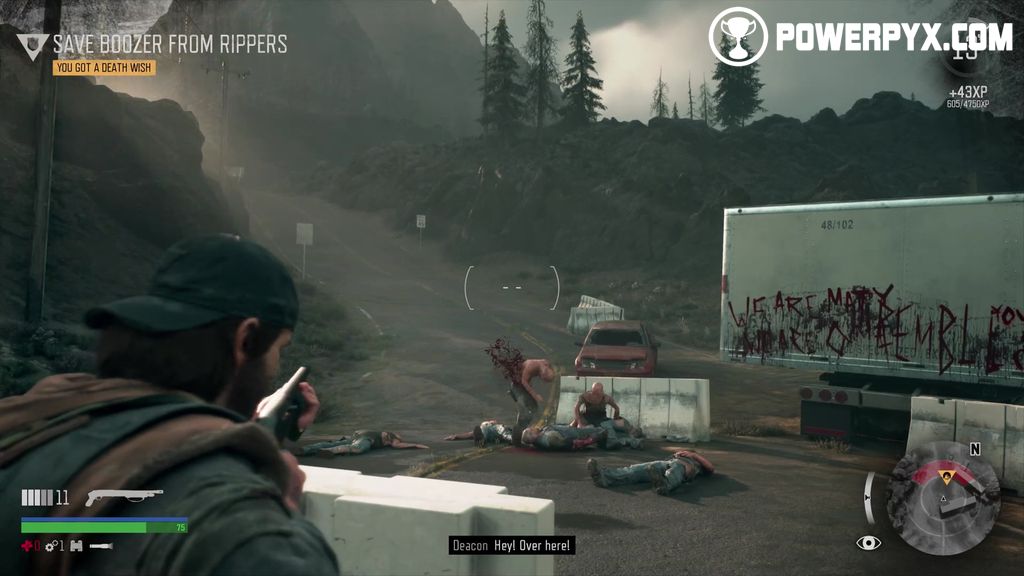Toggle the eye visibility indicator

tap(869, 543)
